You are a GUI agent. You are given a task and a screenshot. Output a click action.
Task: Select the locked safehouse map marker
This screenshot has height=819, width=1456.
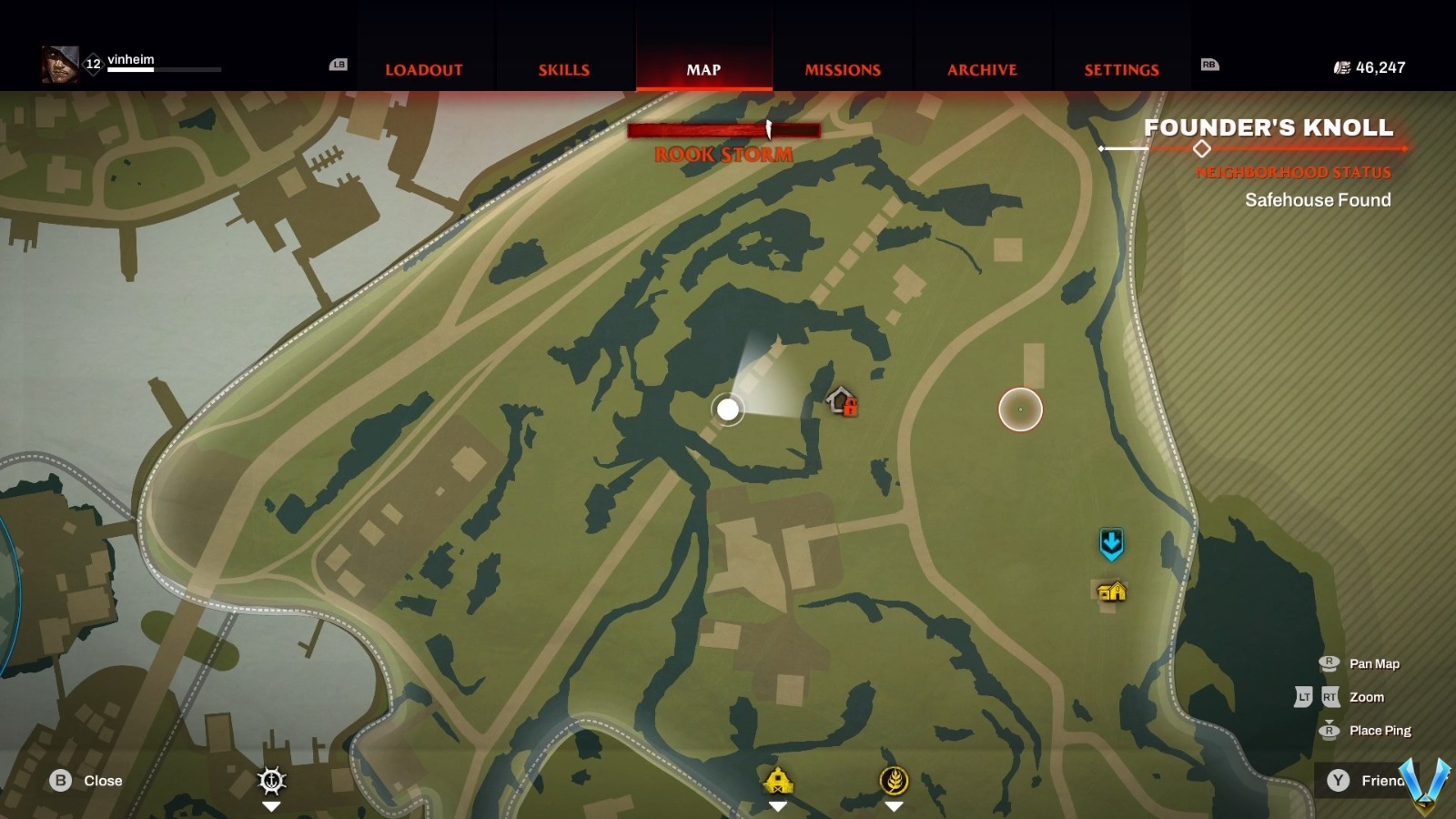pos(842,400)
